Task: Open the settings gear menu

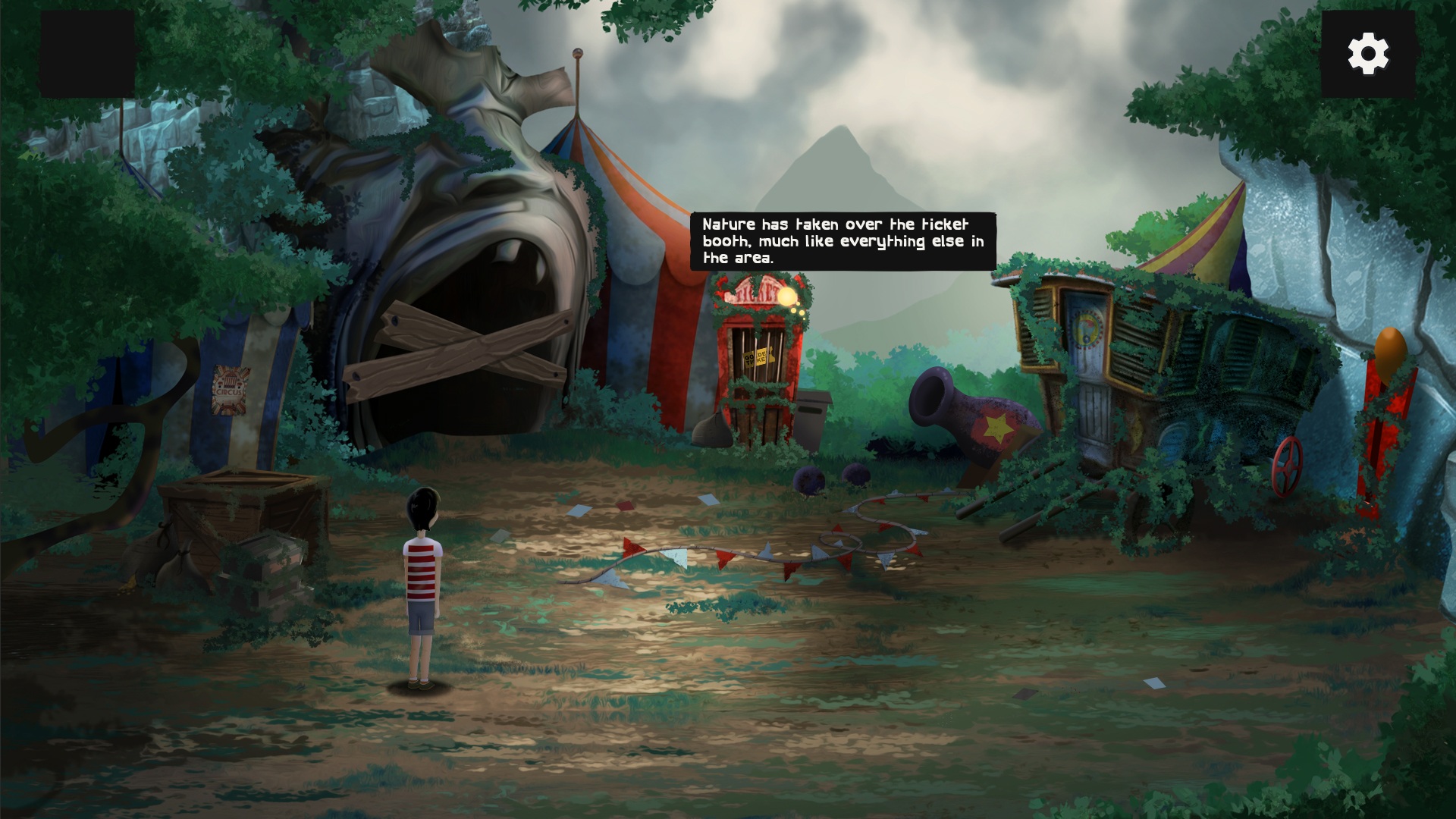Action: (1368, 53)
